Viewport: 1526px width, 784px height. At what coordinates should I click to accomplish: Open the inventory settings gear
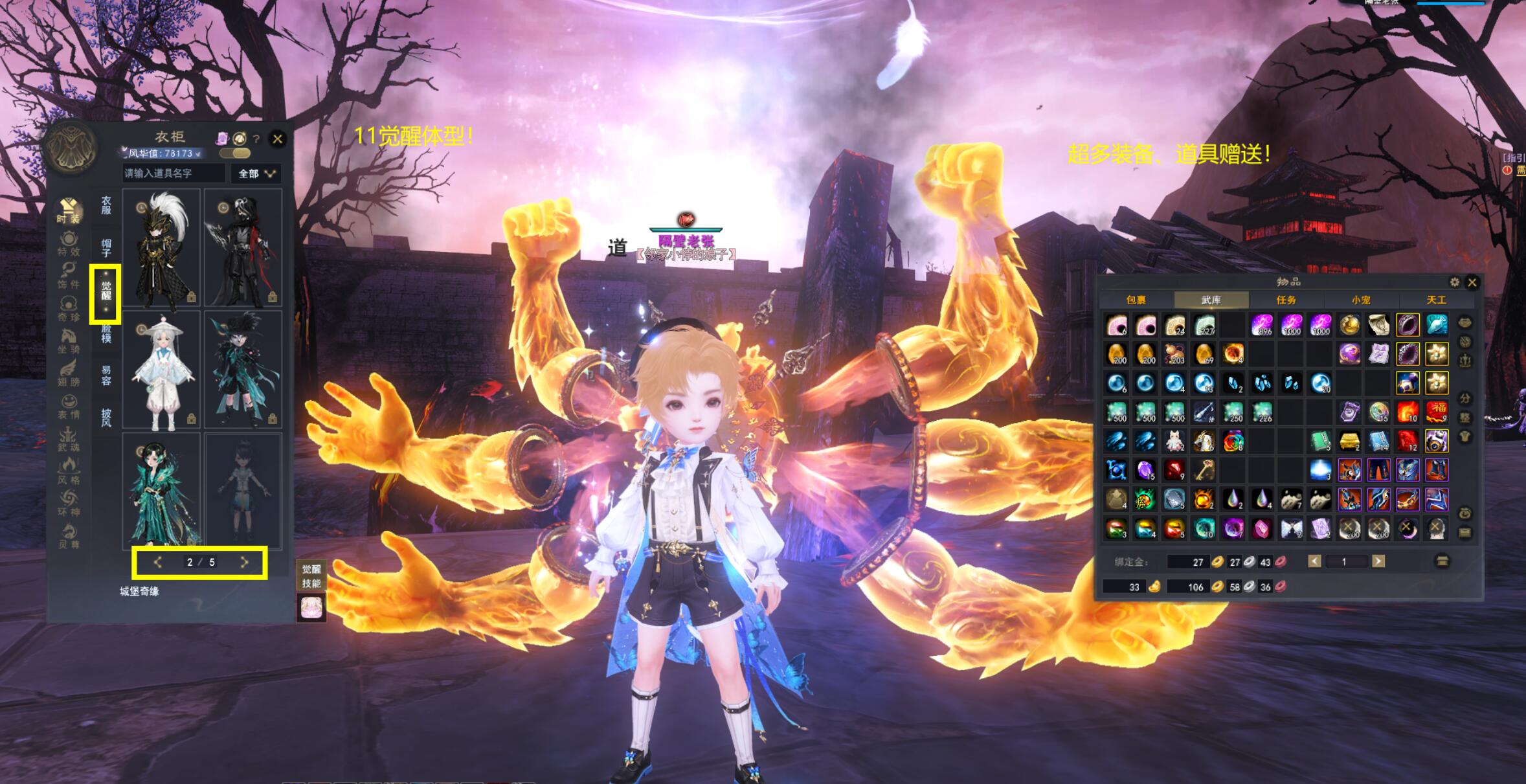click(x=1454, y=282)
